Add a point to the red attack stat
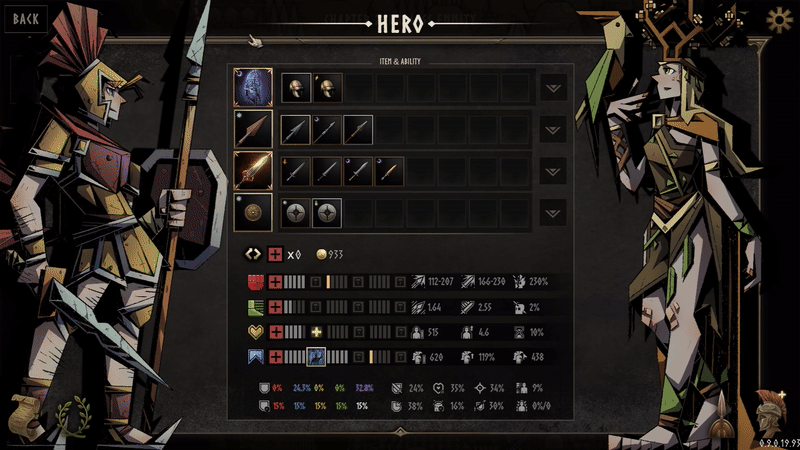The width and height of the screenshot is (800, 450). click(x=276, y=282)
